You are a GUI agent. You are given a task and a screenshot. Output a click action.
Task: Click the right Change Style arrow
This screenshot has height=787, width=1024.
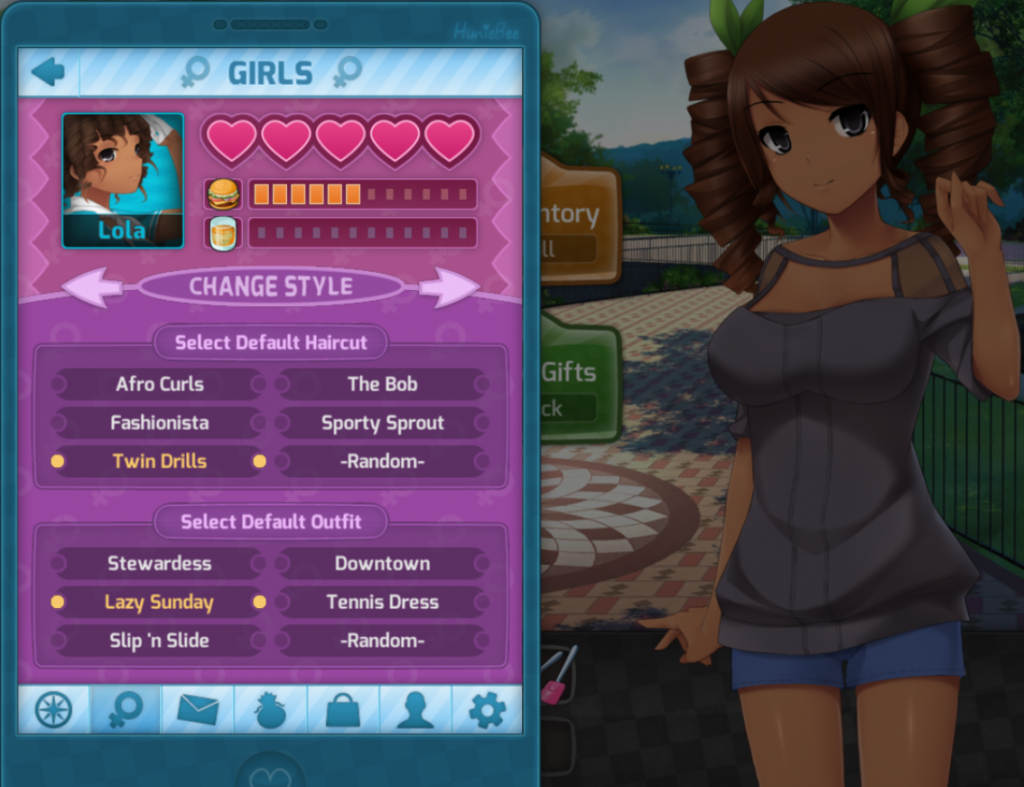tap(448, 287)
